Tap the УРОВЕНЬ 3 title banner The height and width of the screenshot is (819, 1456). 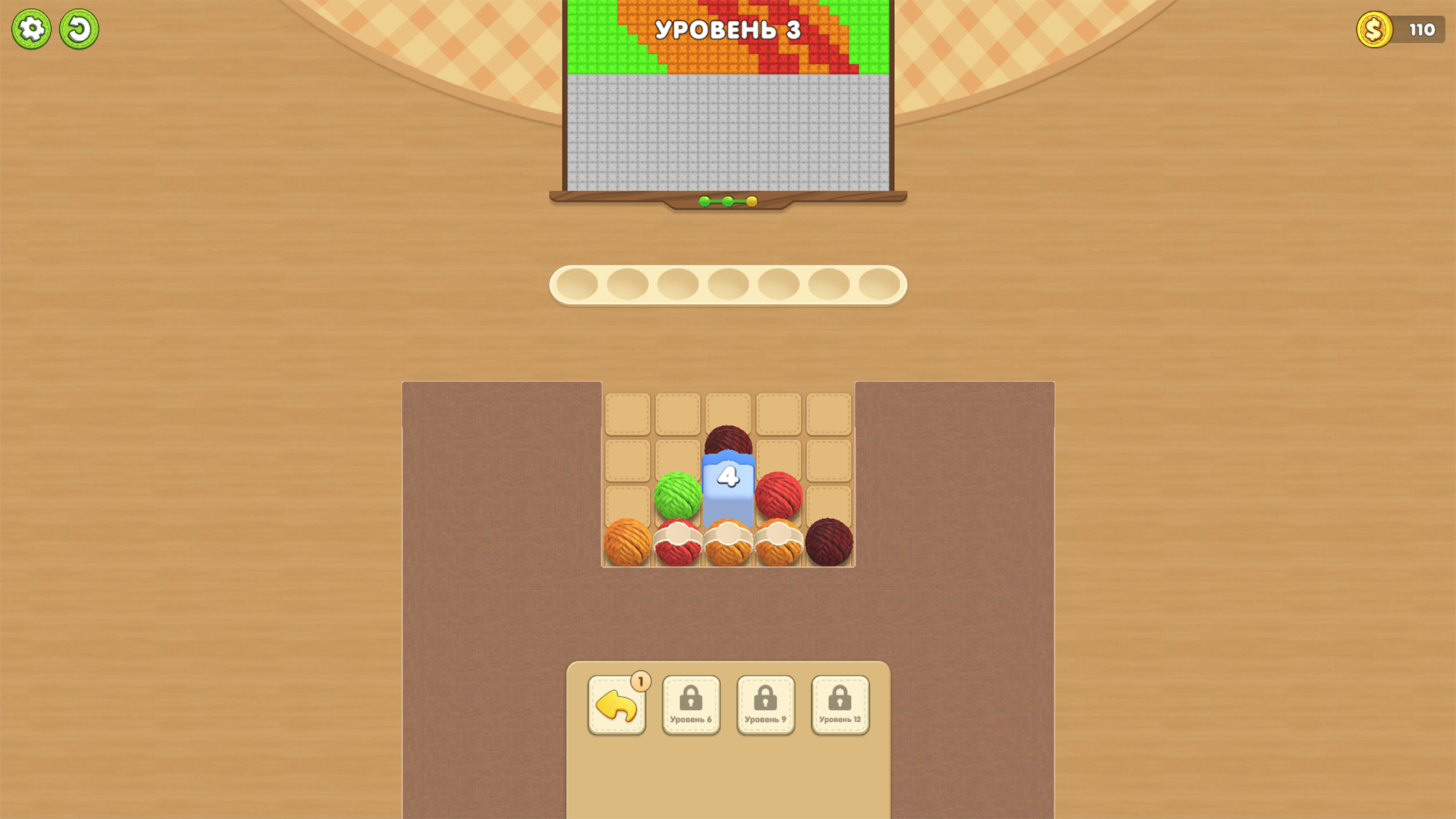click(x=728, y=30)
